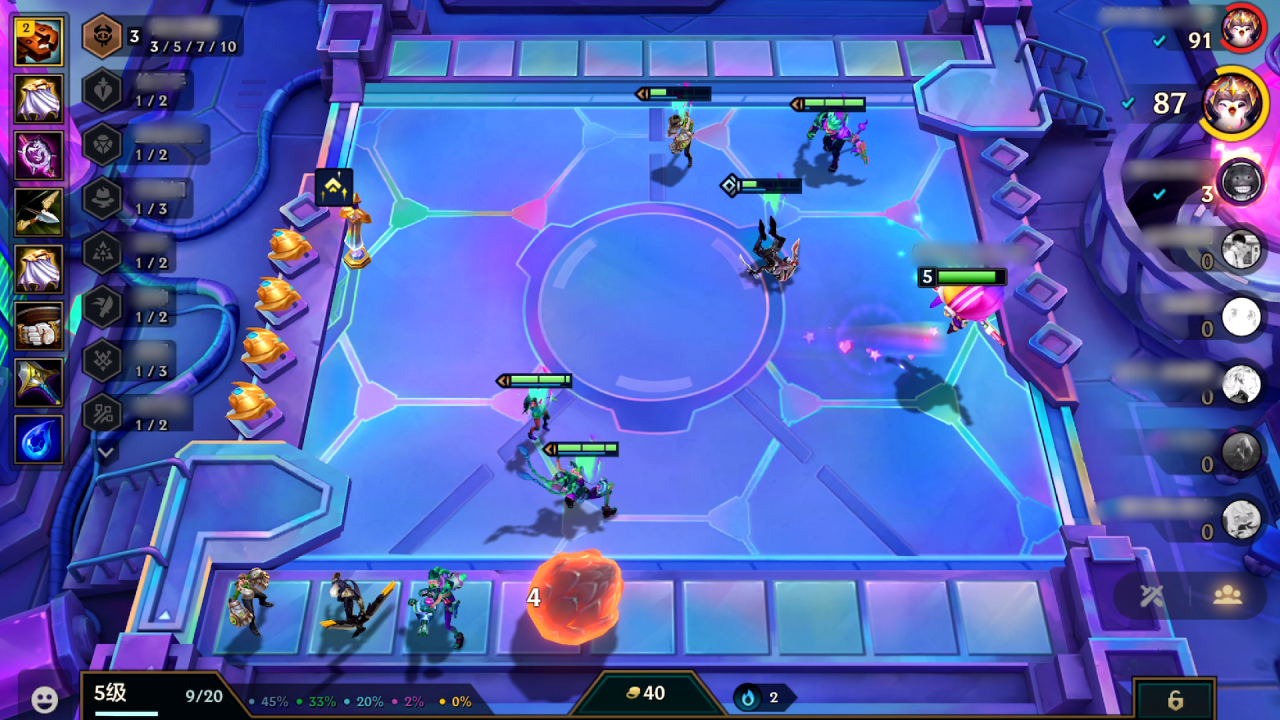Screen dimensions: 1280x720
Task: Select the orange orb on the bench
Action: [577, 596]
